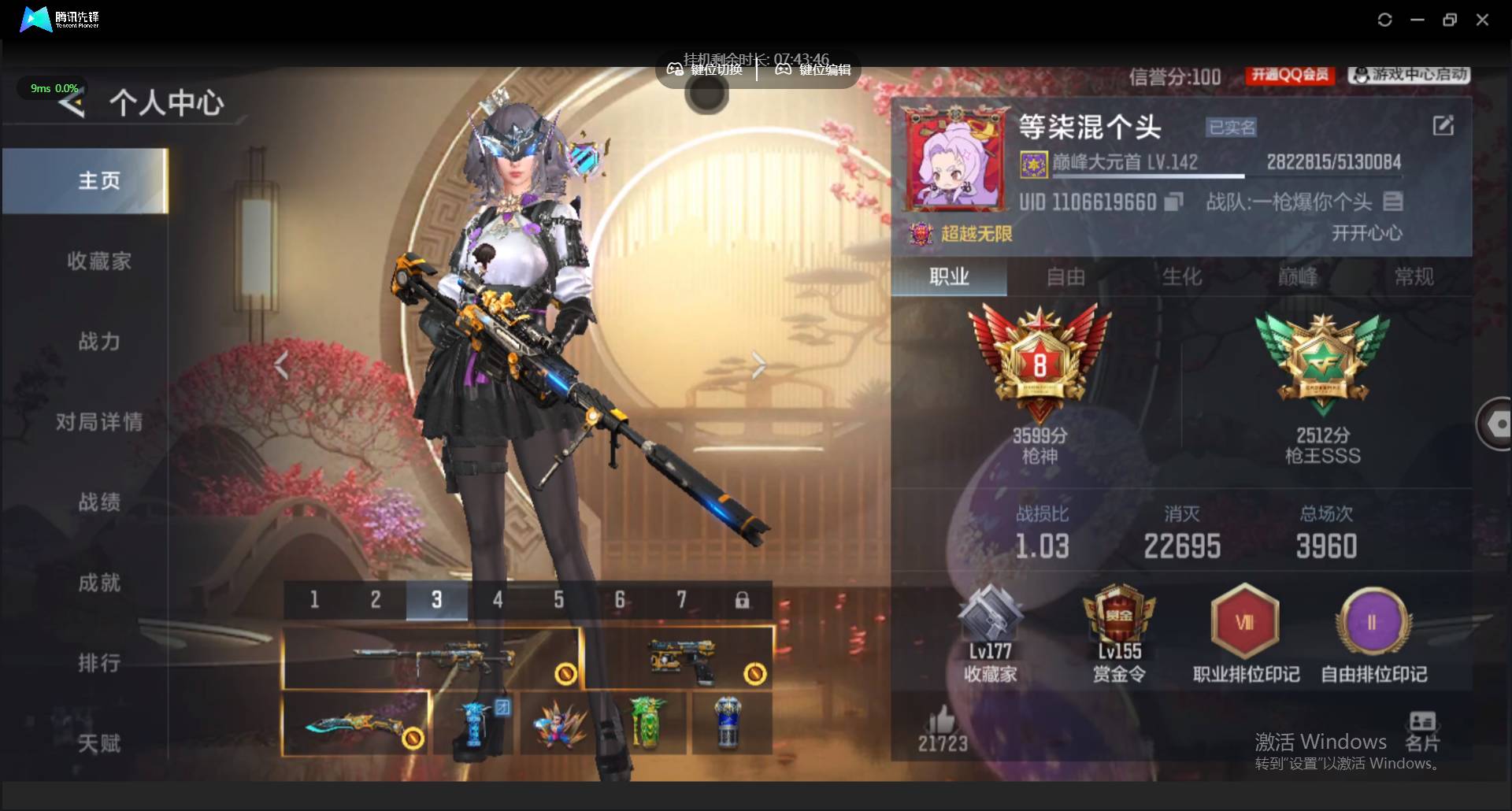View the 职业排位印记 rank seal icon
This screenshot has height=811, width=1512.
pos(1244,622)
